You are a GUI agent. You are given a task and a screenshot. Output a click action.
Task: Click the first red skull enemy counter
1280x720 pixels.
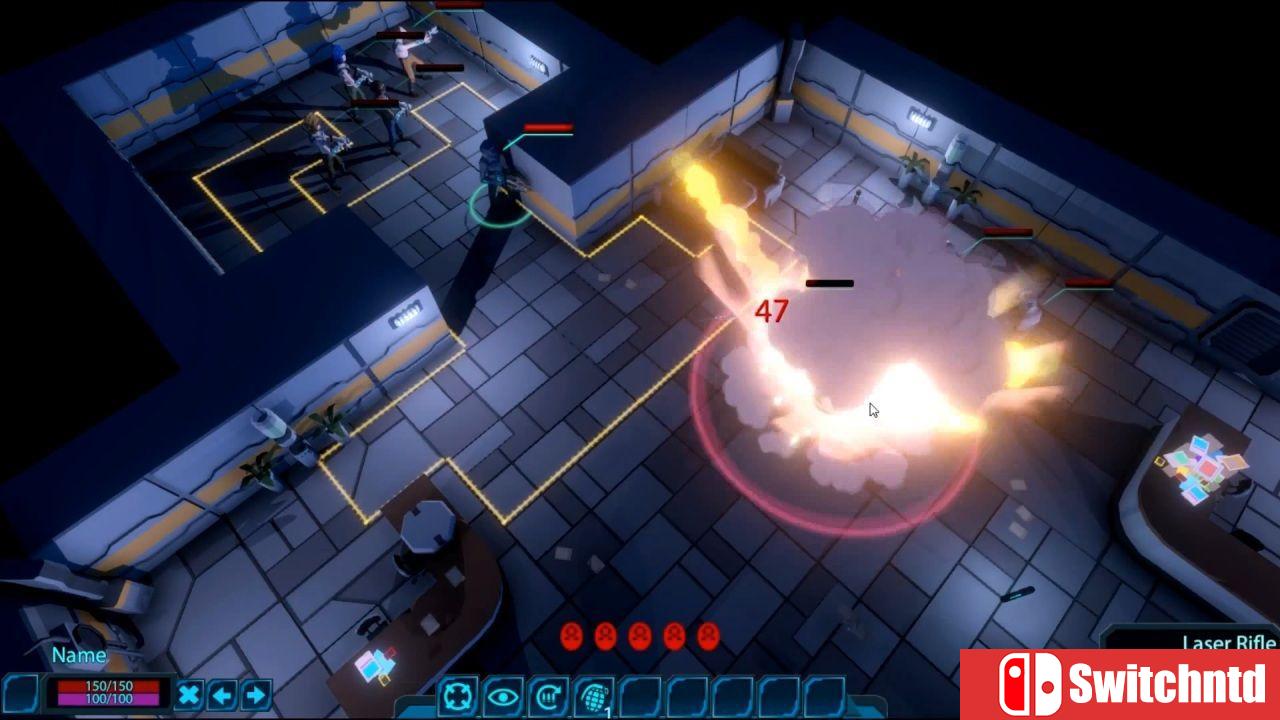573,633
